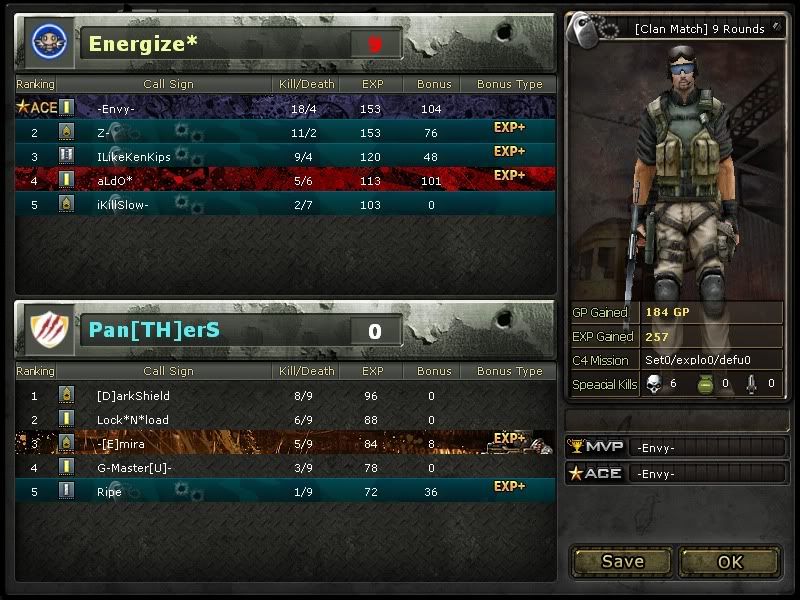
Task: Select the aLdO* player row
Action: point(285,180)
